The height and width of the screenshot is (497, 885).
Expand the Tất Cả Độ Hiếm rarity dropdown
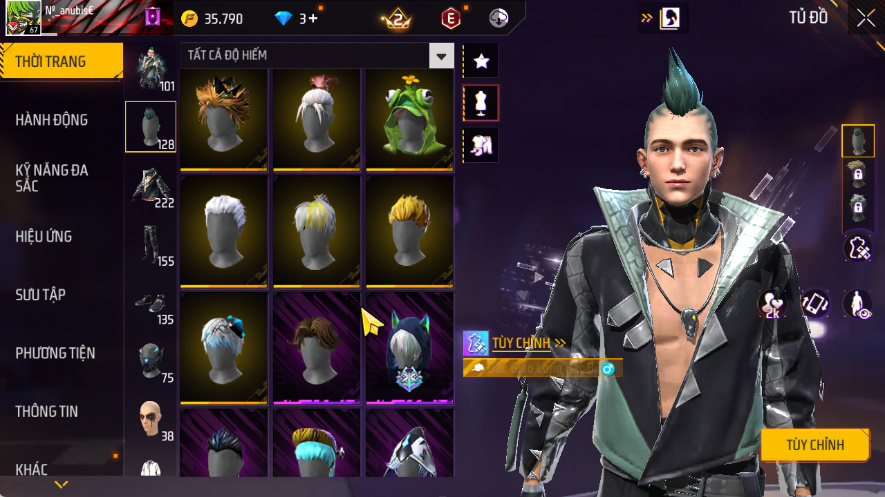441,55
